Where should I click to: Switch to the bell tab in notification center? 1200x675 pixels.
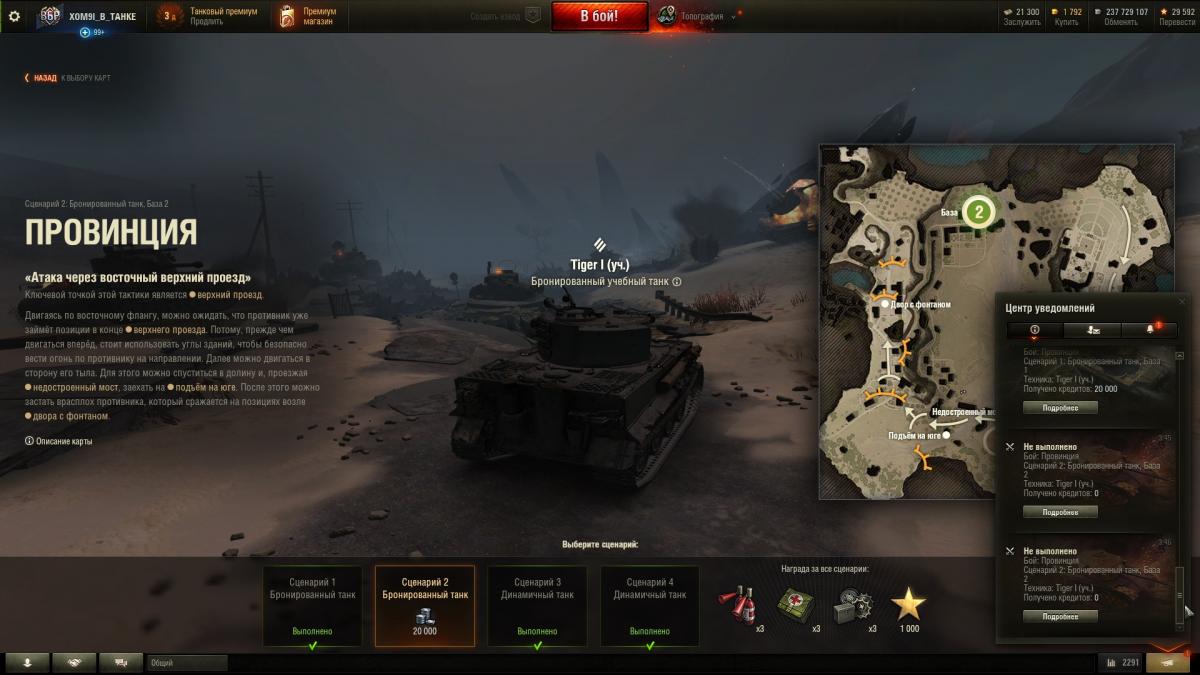click(x=1149, y=329)
